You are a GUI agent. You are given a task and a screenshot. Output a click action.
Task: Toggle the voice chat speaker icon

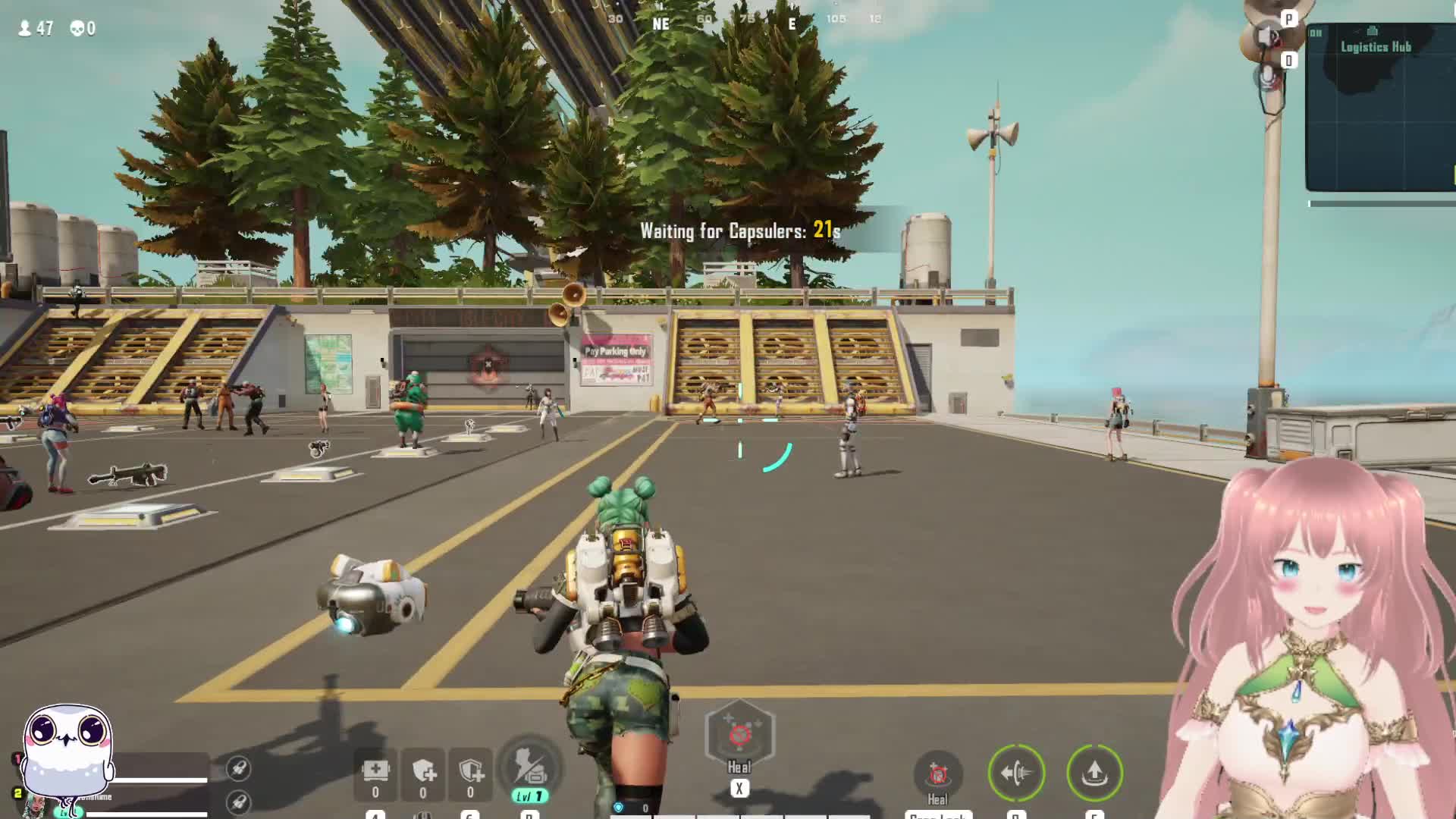coord(1267,36)
